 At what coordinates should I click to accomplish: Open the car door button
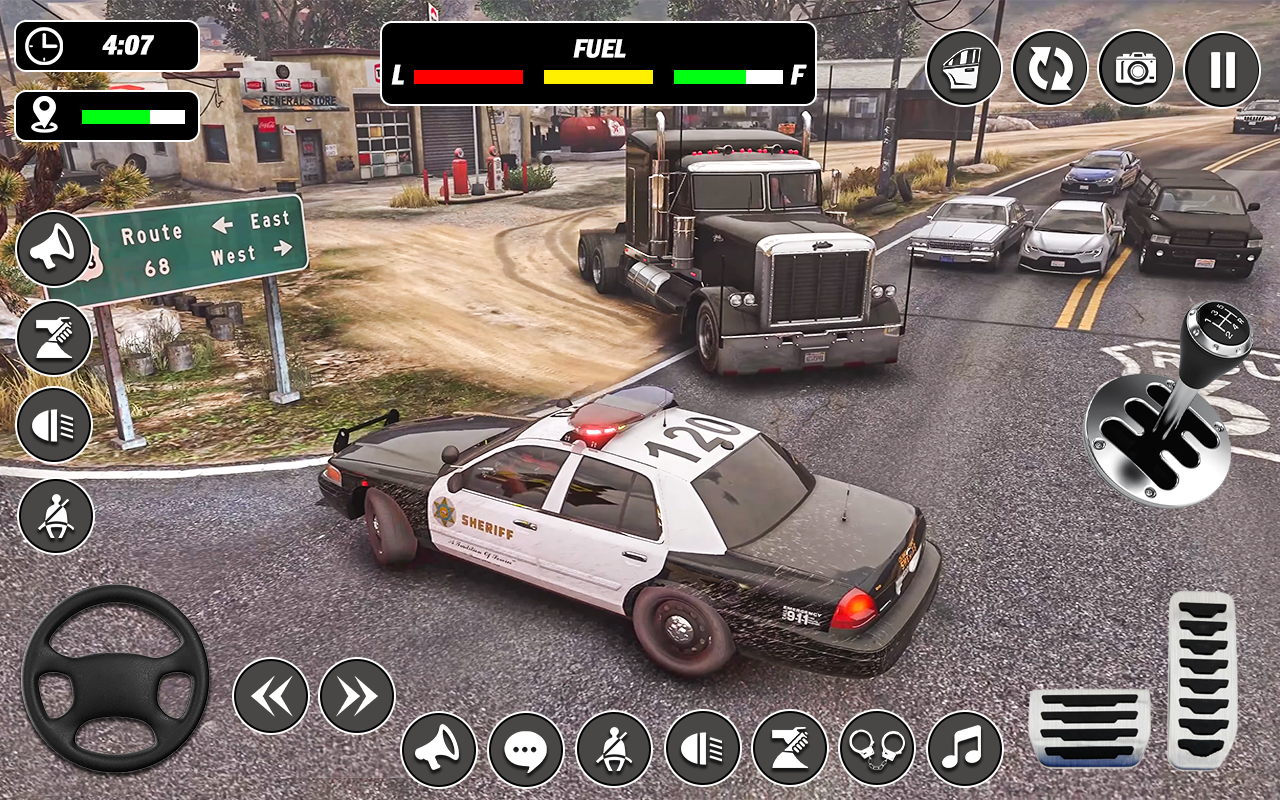pyautogui.click(x=964, y=69)
